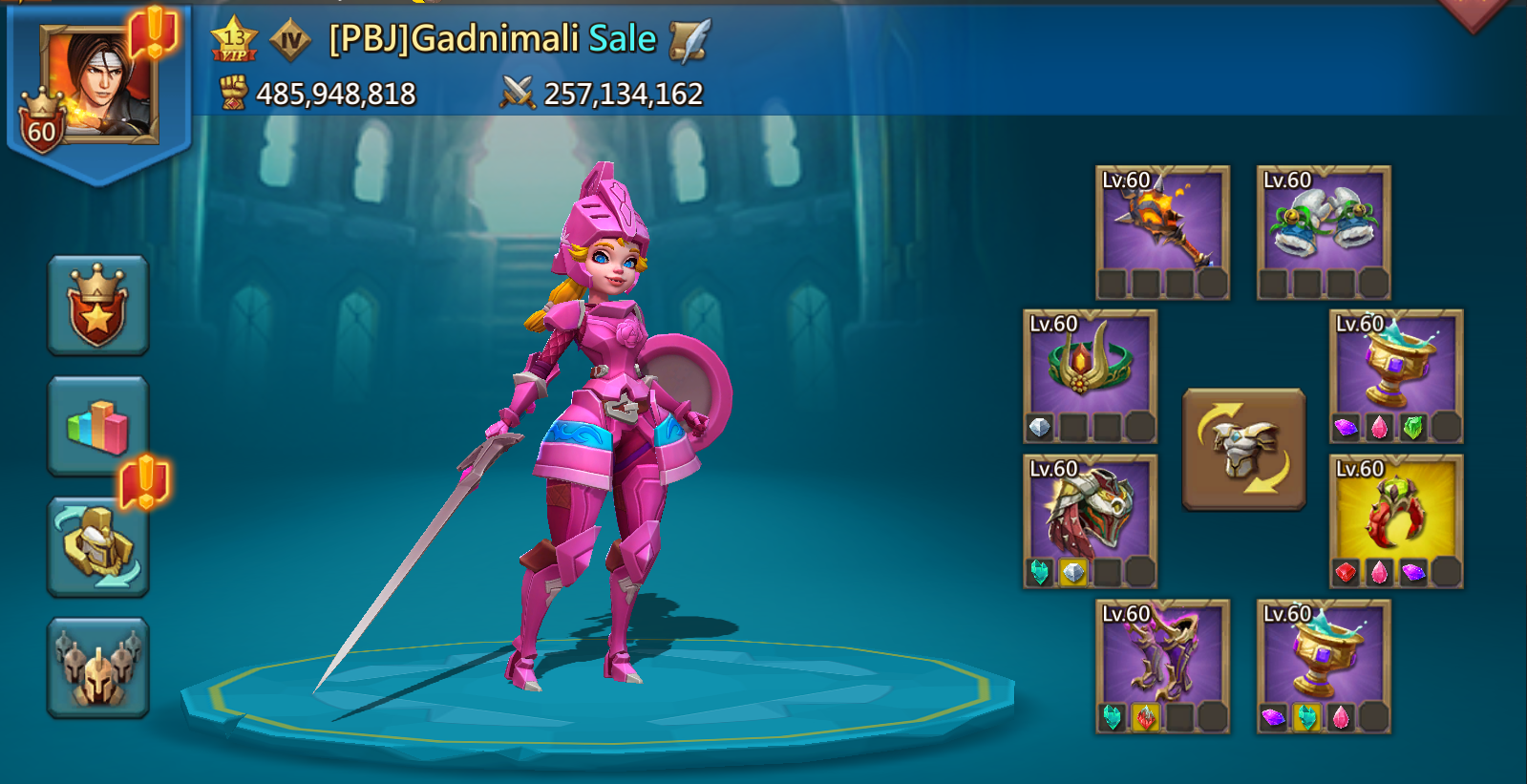Open the three helmets army button

click(98, 667)
